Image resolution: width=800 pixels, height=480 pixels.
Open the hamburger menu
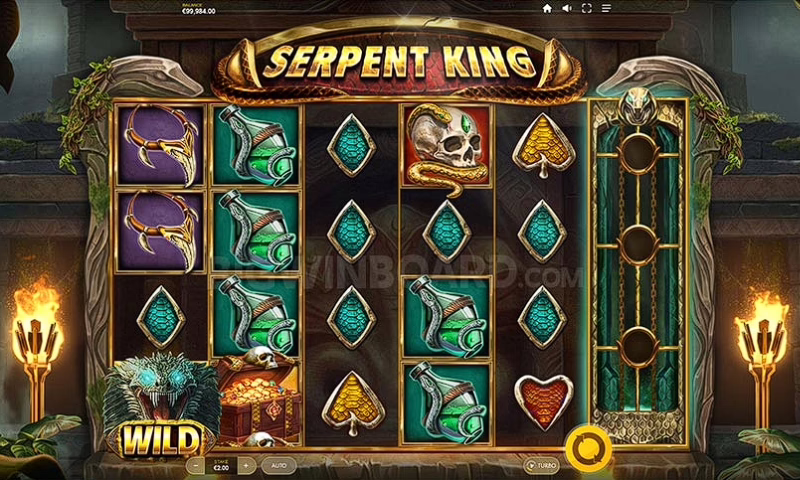tap(606, 8)
